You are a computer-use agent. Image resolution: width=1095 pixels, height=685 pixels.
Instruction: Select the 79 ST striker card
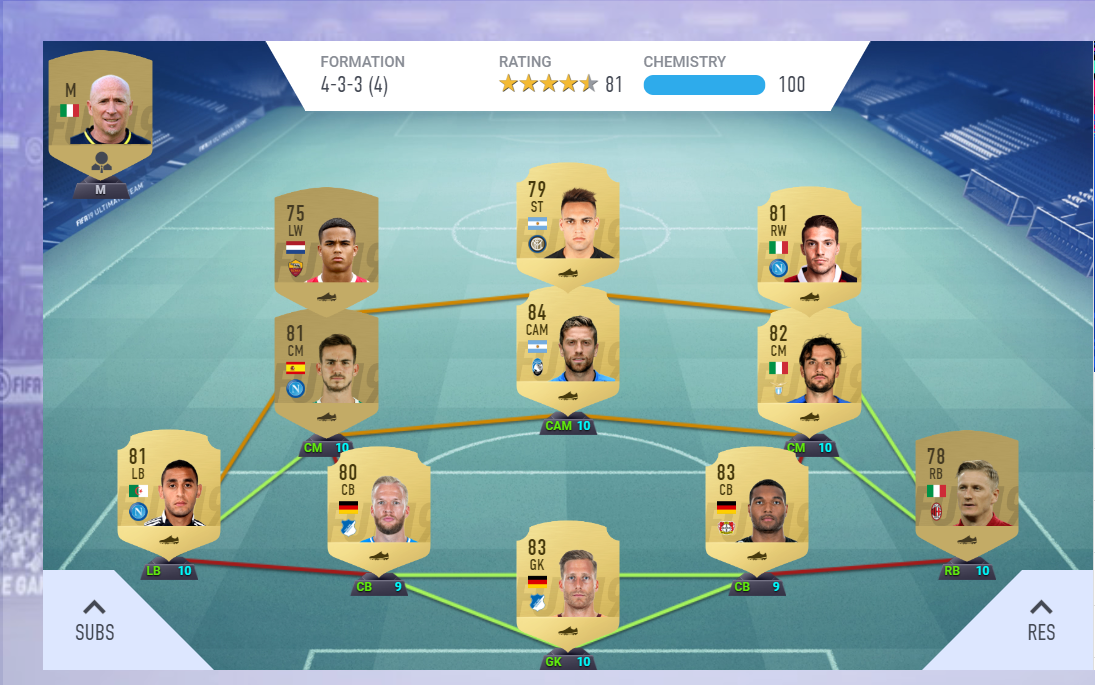point(568,225)
